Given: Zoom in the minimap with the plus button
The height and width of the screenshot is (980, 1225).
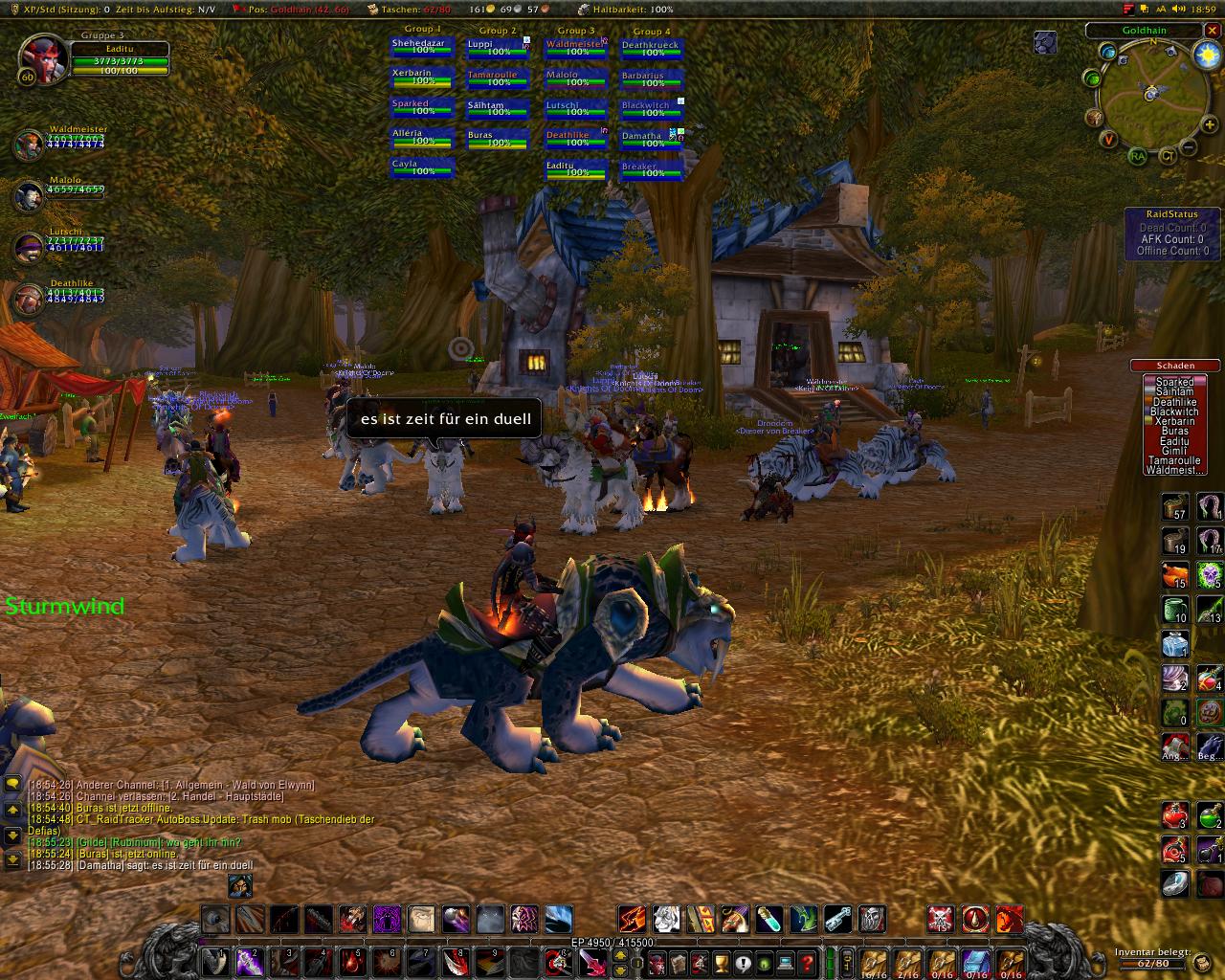Looking at the screenshot, I should tap(1210, 125).
